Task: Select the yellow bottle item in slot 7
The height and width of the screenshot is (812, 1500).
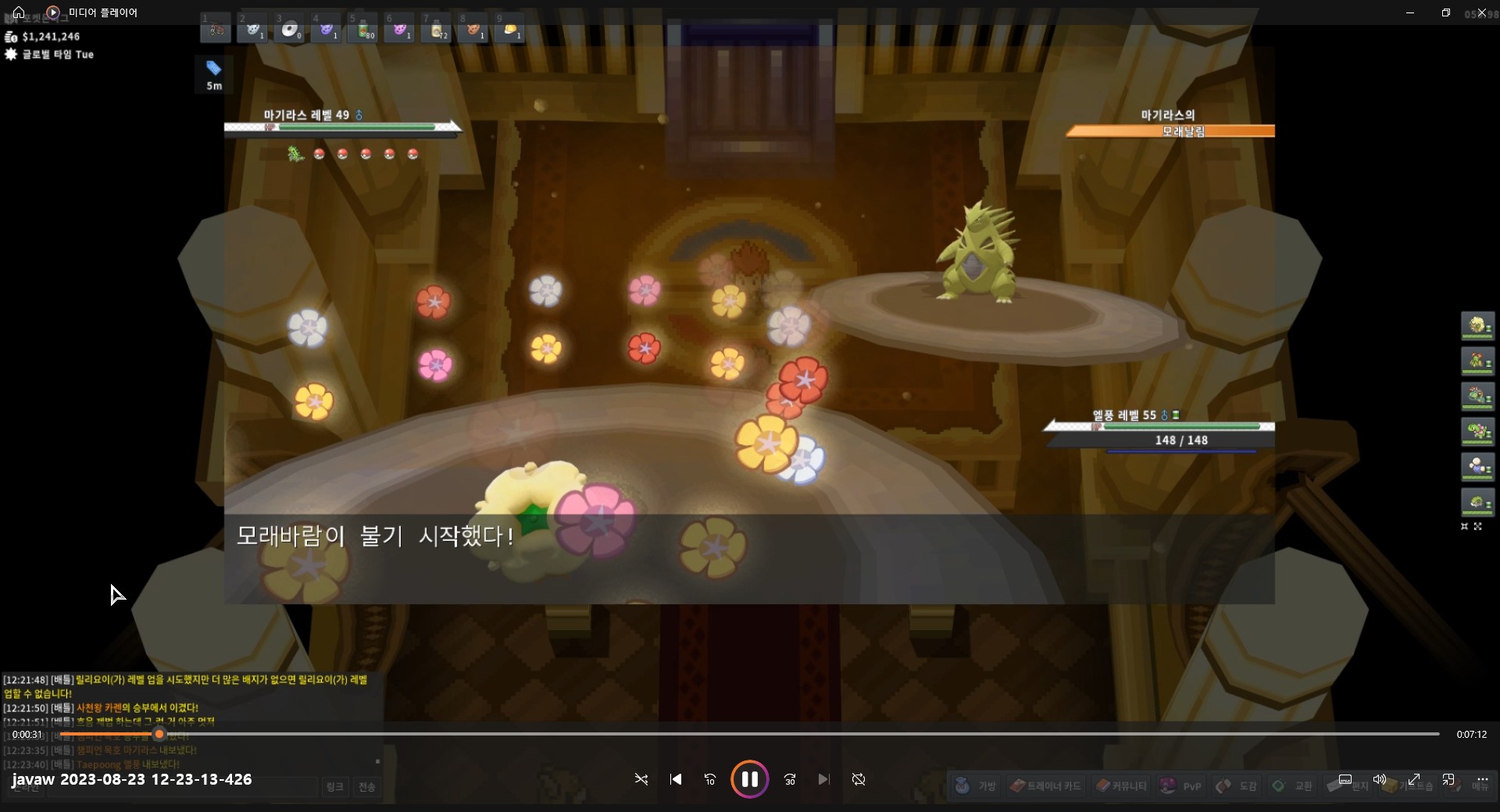Action: pyautogui.click(x=436, y=30)
